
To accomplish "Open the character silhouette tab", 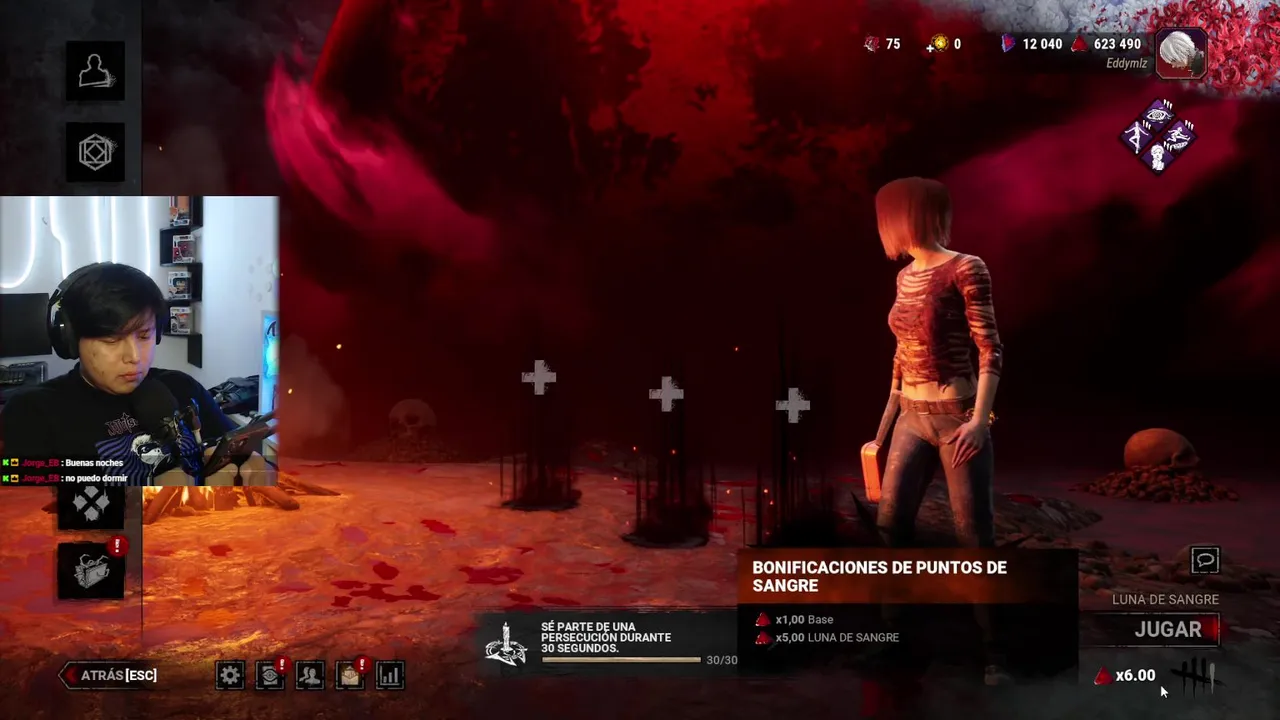I will (x=95, y=71).
